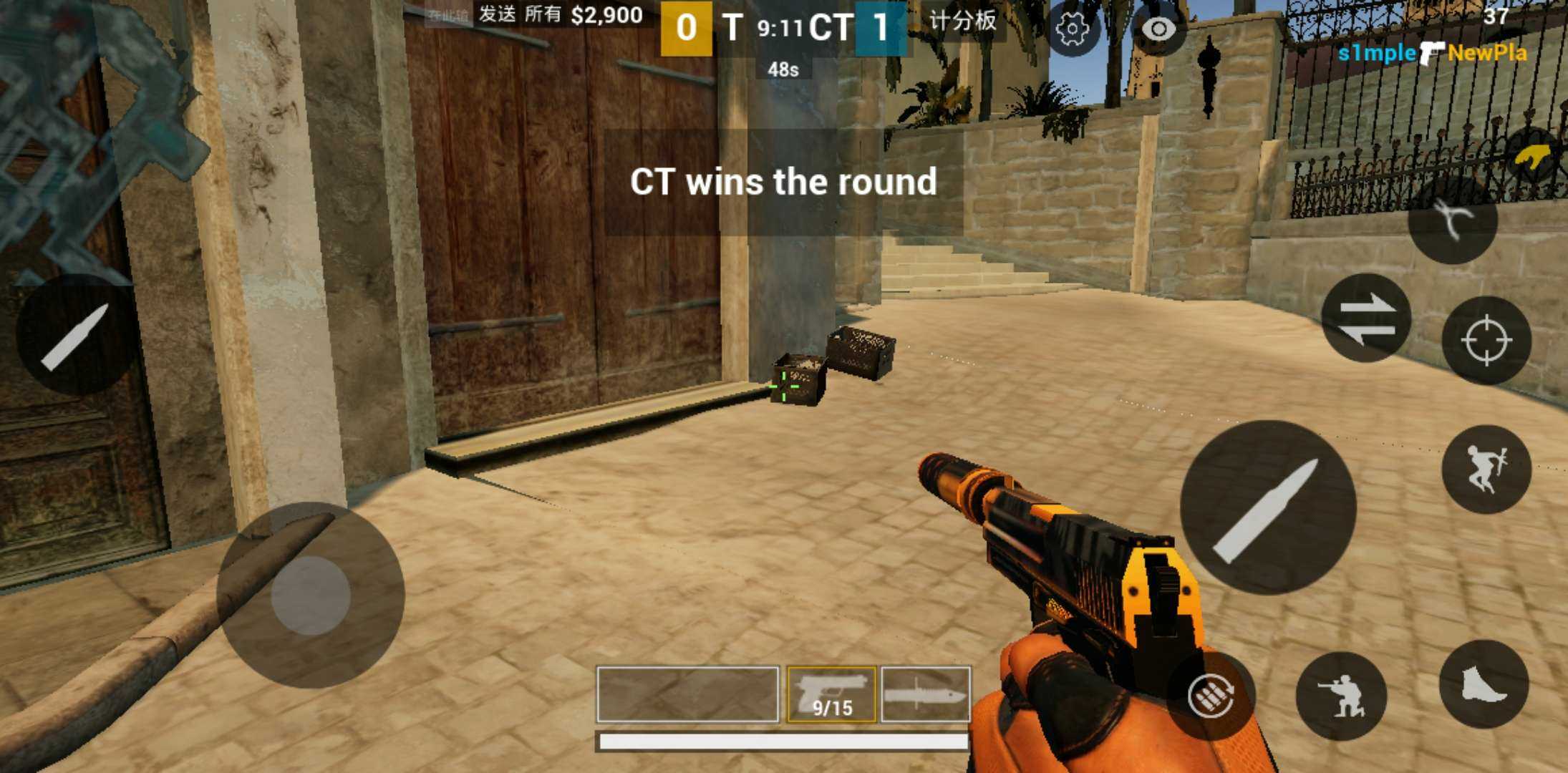Image resolution: width=1568 pixels, height=773 pixels.
Task: Hit the jump button
Action: (1486, 470)
